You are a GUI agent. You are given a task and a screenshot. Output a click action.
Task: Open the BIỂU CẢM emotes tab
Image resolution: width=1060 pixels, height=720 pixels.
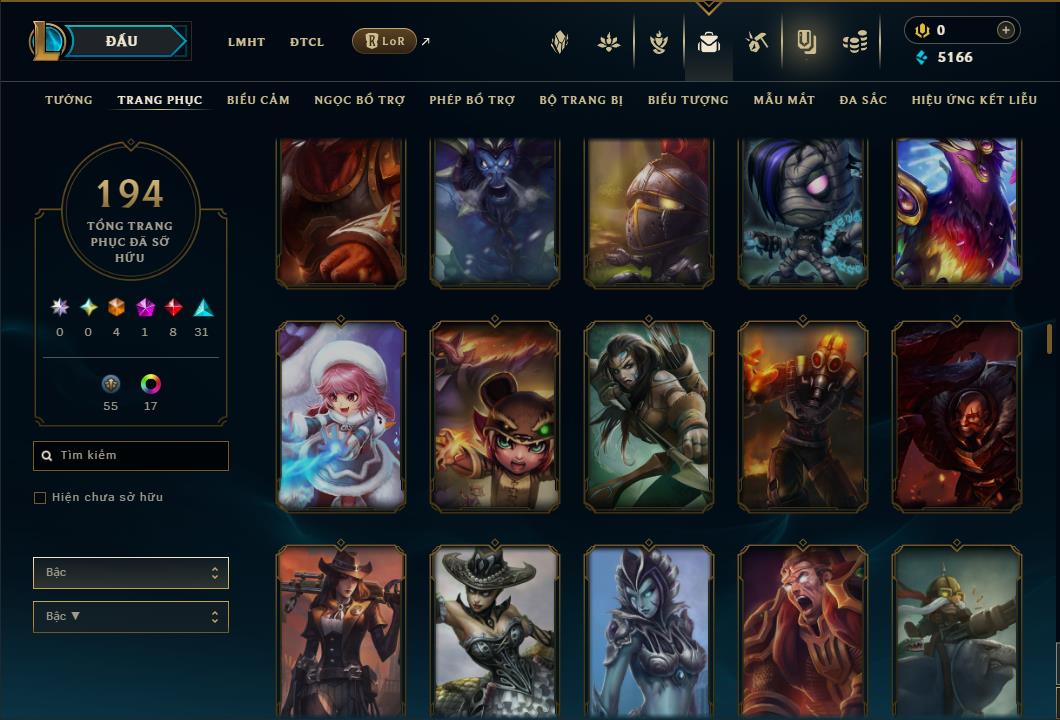258,100
